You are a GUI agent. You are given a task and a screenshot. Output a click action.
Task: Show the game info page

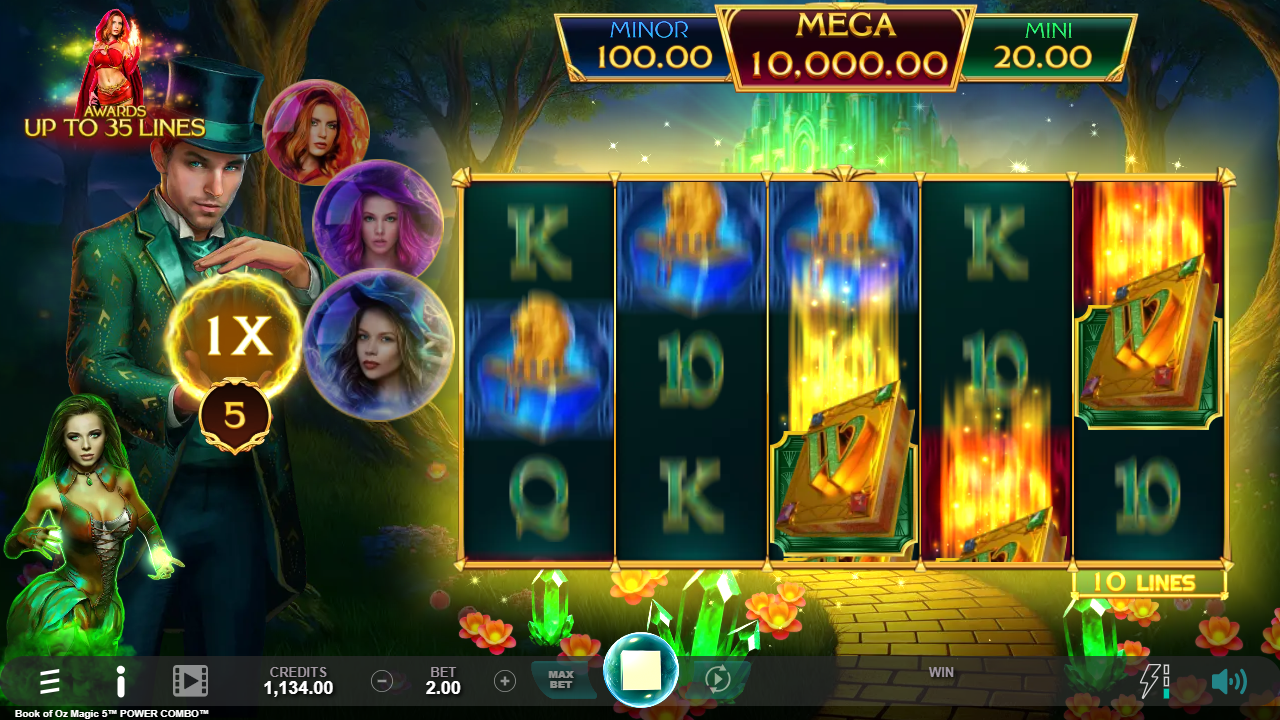120,682
